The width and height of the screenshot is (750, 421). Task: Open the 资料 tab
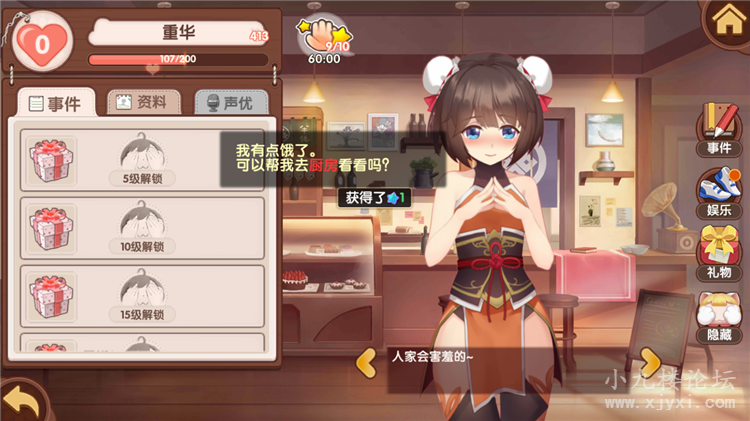(x=144, y=102)
